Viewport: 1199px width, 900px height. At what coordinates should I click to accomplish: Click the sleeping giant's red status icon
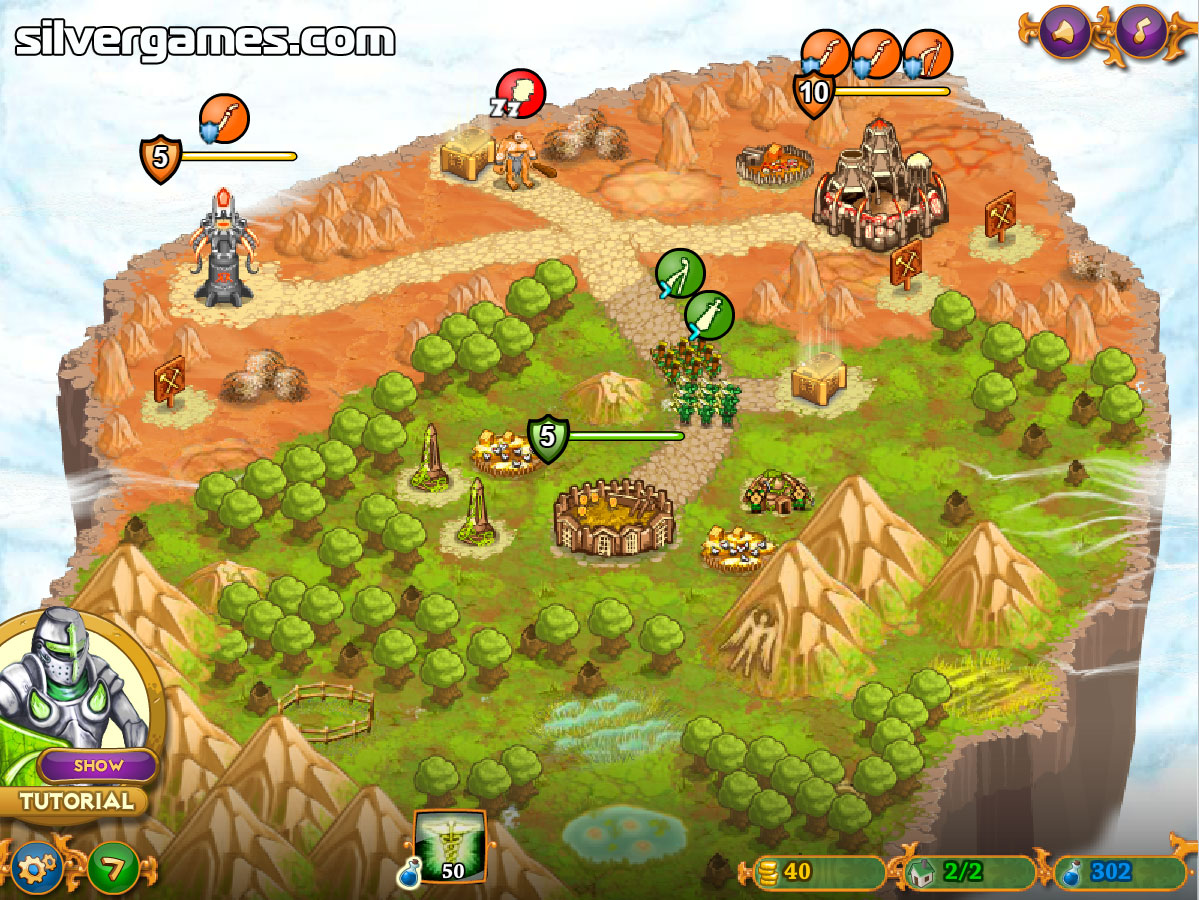pyautogui.click(x=521, y=93)
